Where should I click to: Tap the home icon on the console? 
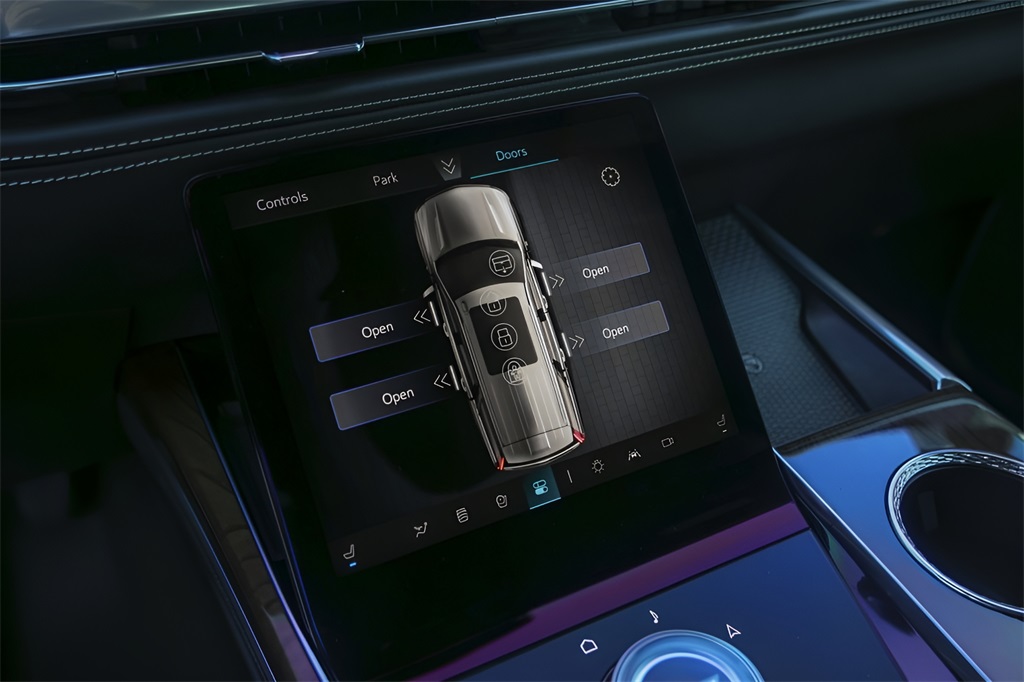pos(588,645)
